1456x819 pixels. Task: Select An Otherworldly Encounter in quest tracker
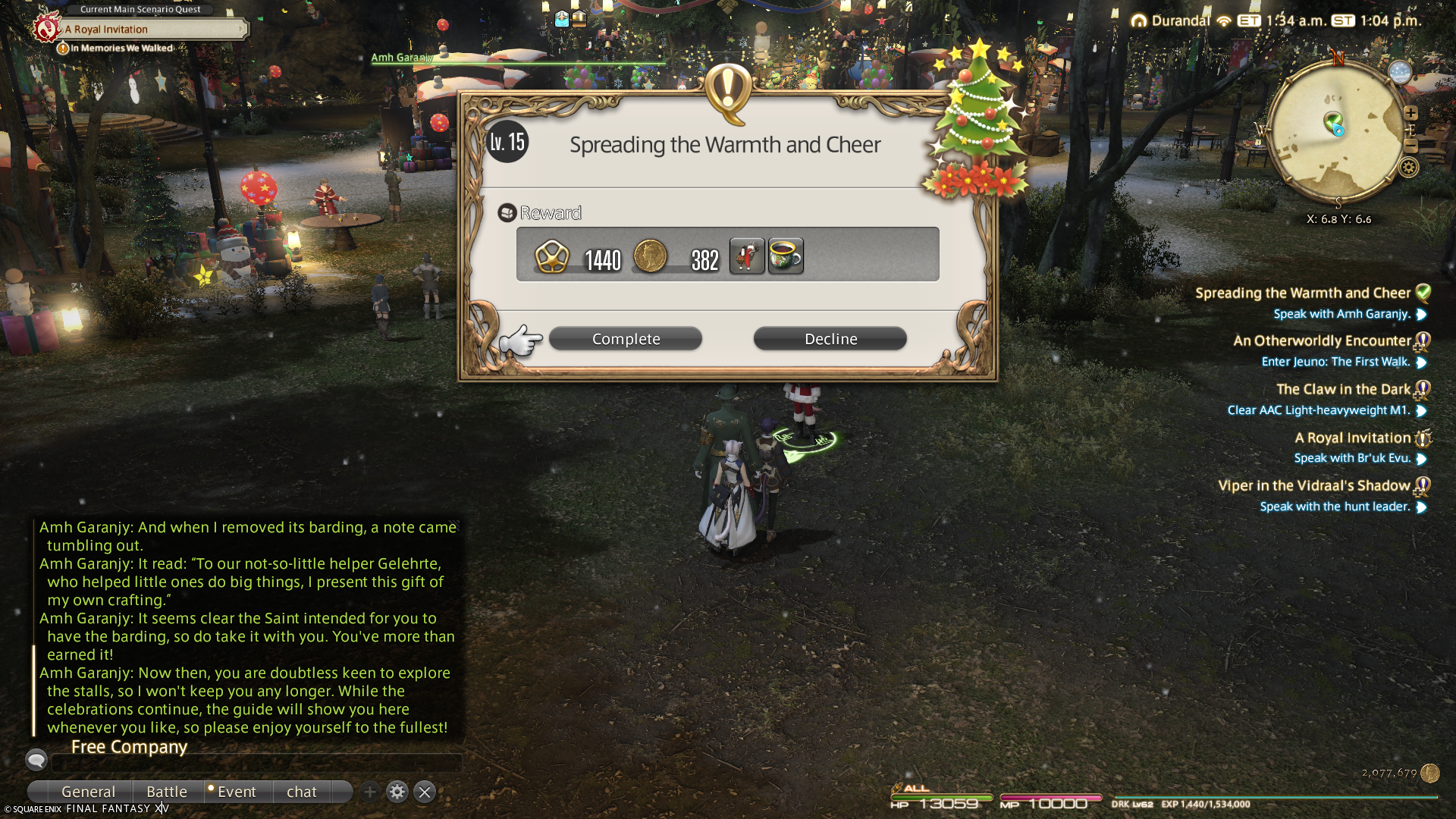point(1322,340)
